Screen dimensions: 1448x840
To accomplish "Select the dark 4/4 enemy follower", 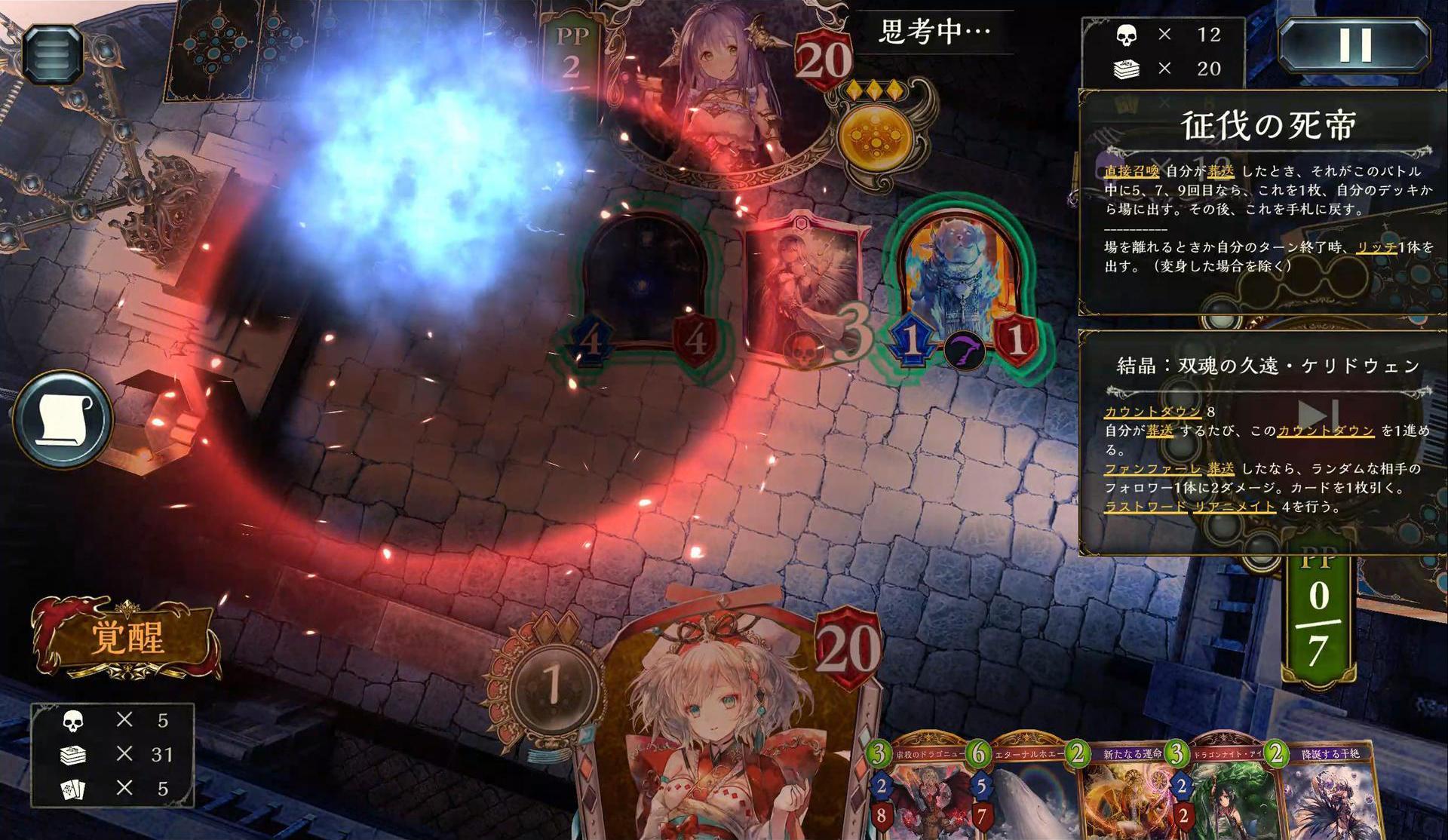I will (x=643, y=287).
